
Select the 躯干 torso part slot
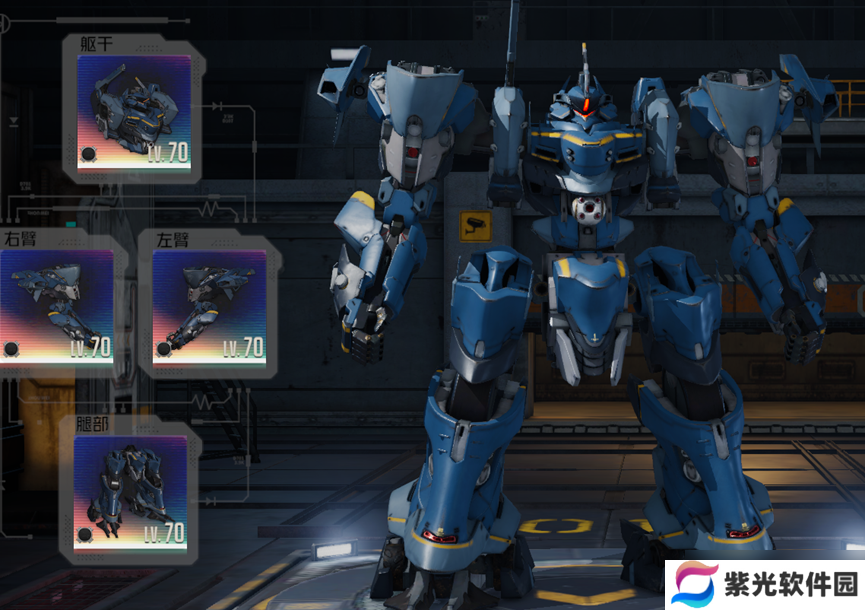134,112
